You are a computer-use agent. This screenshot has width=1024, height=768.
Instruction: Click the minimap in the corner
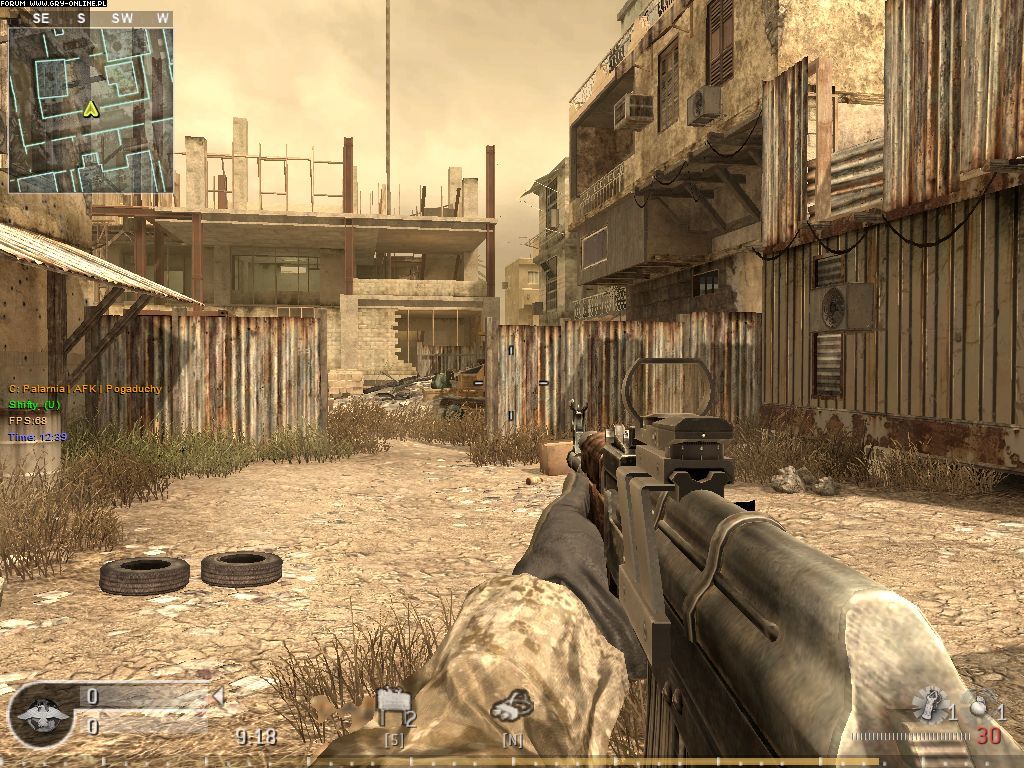[91, 110]
